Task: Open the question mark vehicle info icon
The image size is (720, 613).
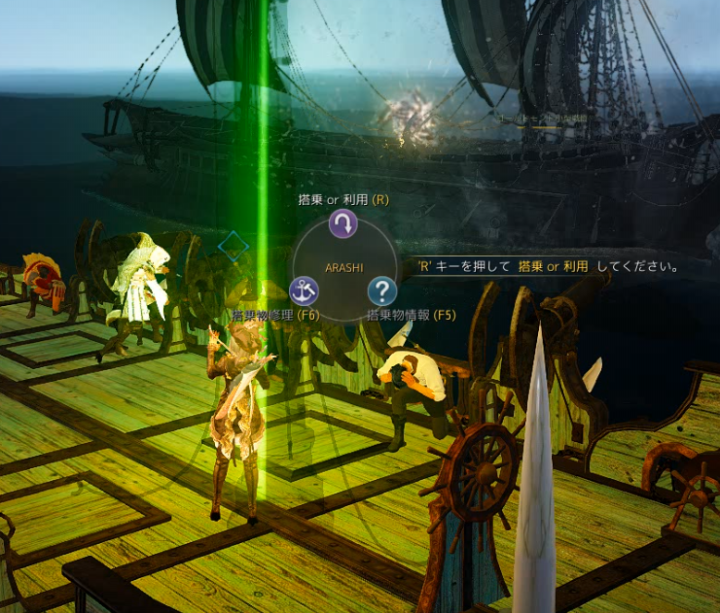Action: click(382, 291)
